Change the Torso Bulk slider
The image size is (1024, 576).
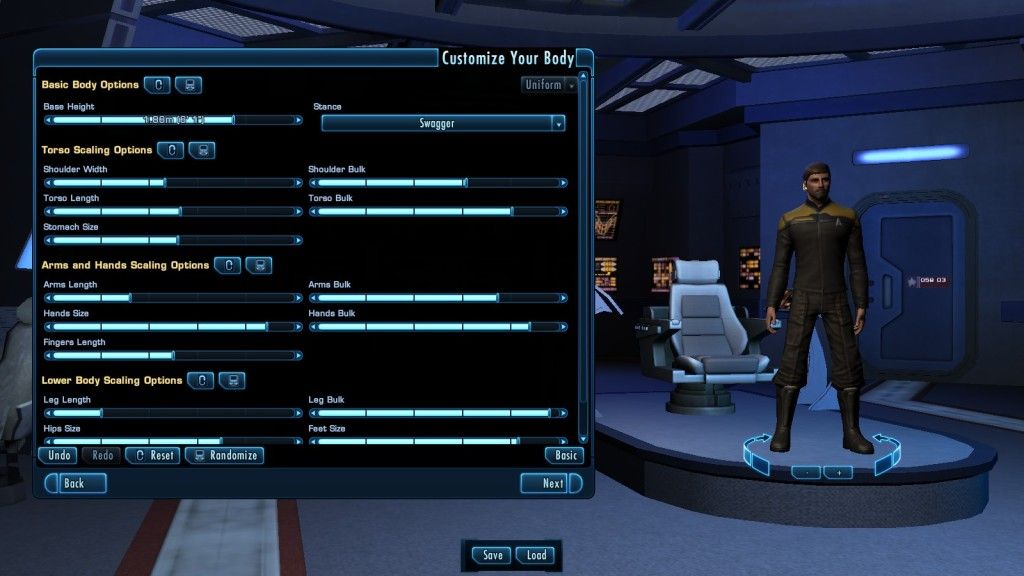pyautogui.click(x=512, y=212)
